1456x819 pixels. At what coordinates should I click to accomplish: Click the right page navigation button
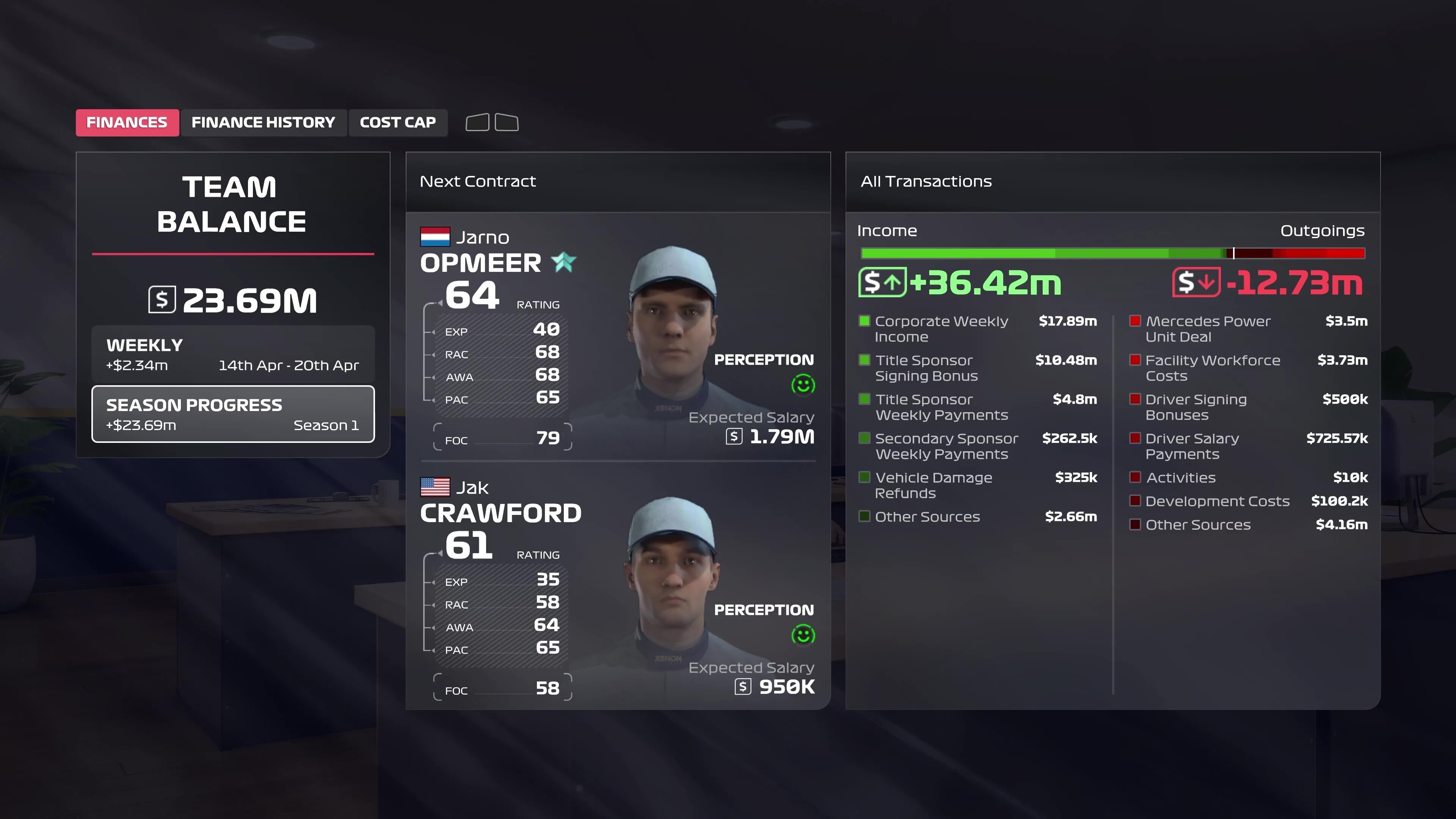(x=507, y=122)
